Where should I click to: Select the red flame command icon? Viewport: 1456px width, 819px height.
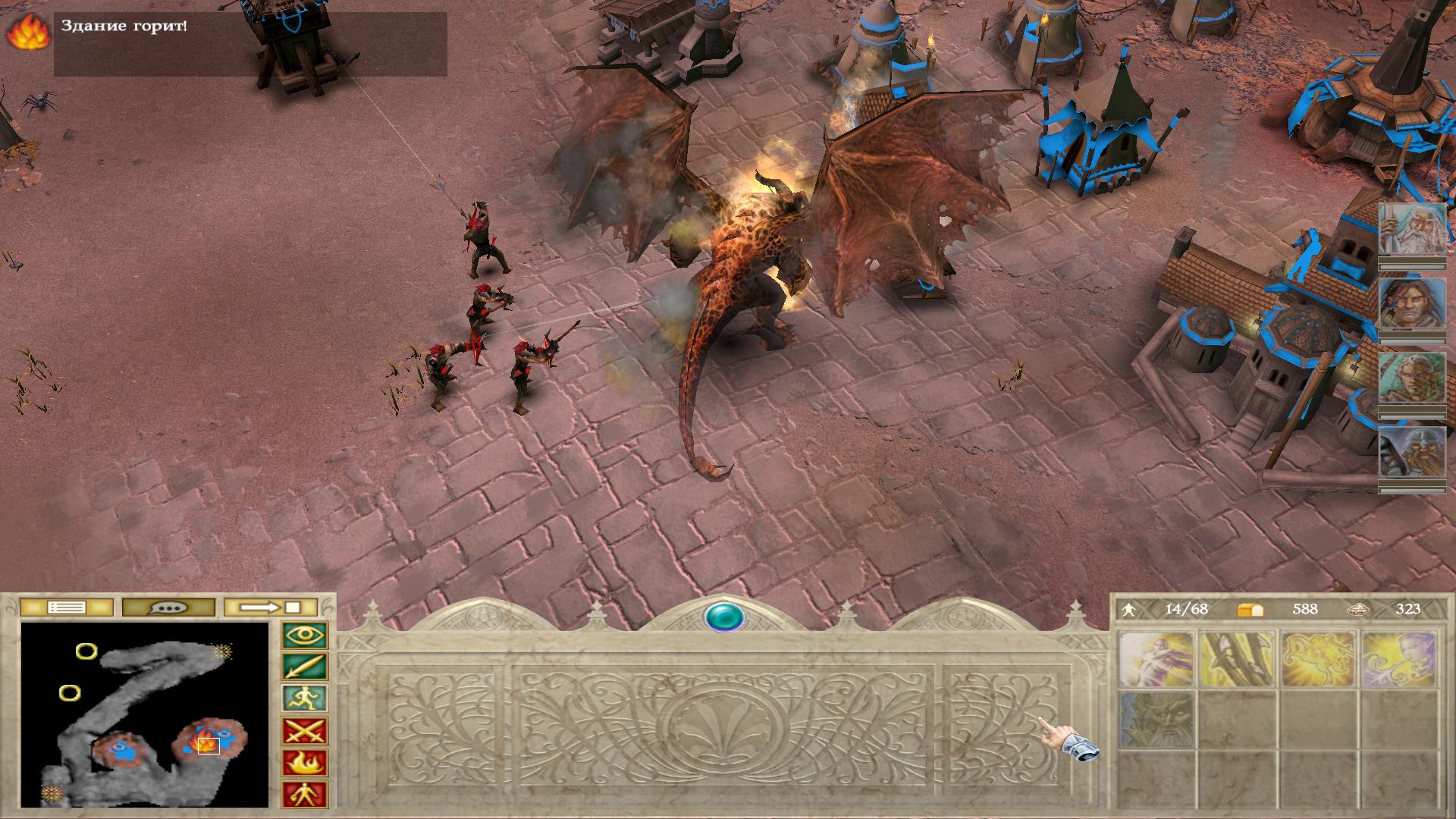click(x=305, y=763)
